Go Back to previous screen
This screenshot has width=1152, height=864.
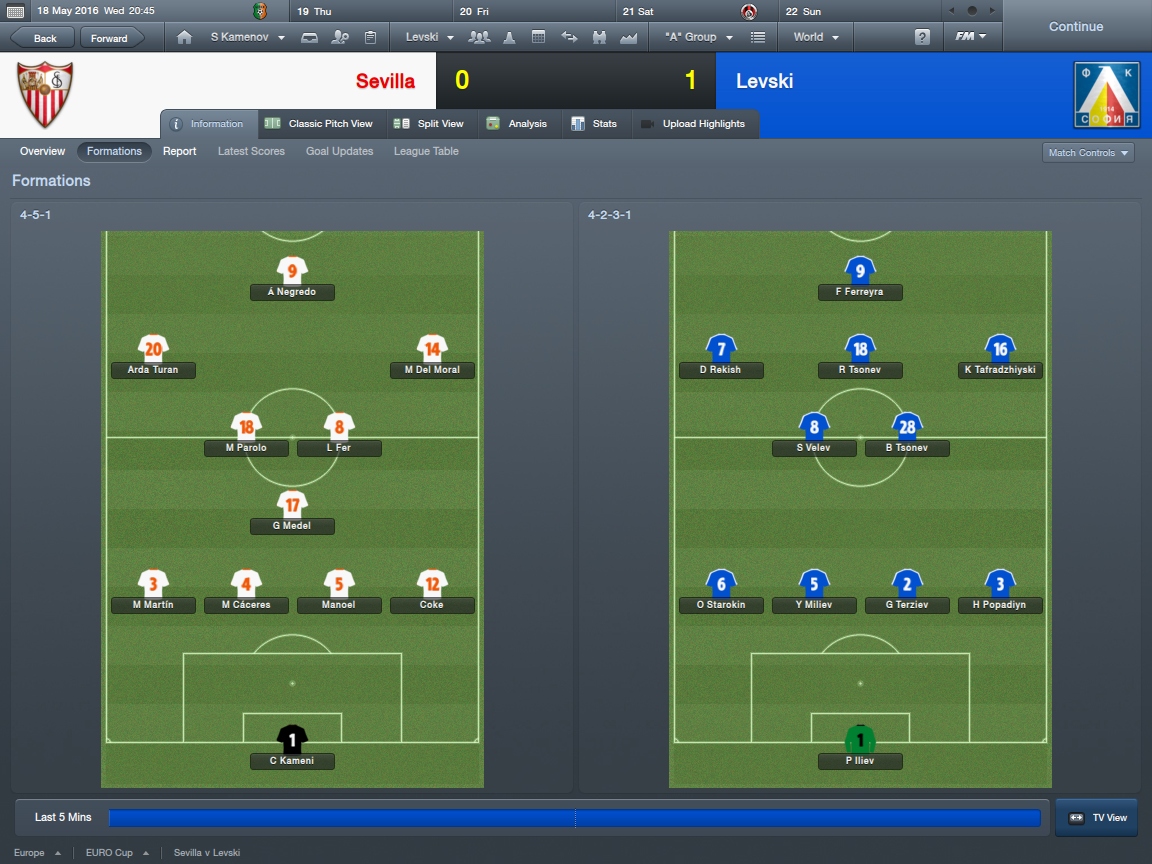point(44,38)
